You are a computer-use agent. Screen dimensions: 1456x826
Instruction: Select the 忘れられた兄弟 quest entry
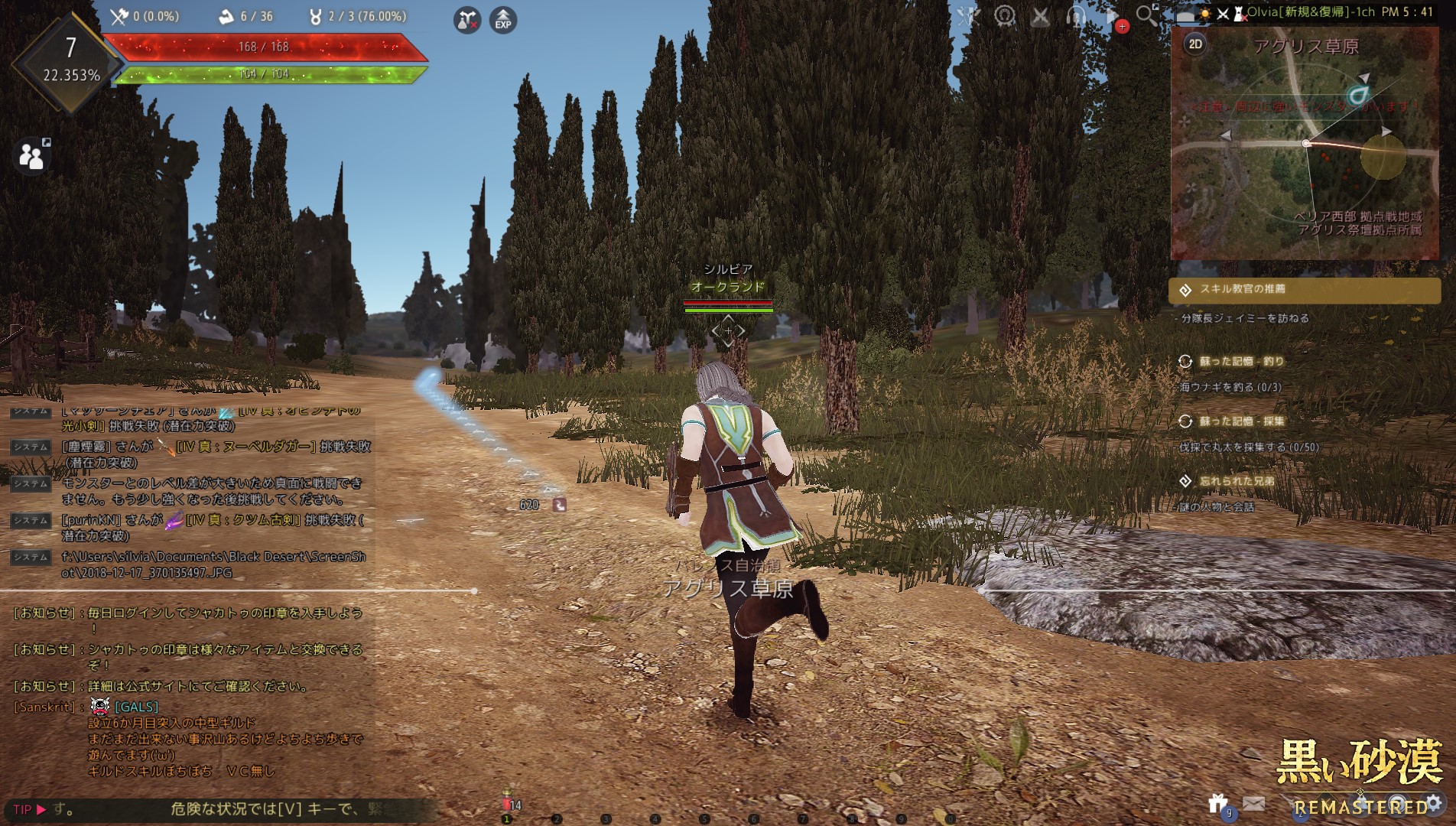click(1237, 481)
